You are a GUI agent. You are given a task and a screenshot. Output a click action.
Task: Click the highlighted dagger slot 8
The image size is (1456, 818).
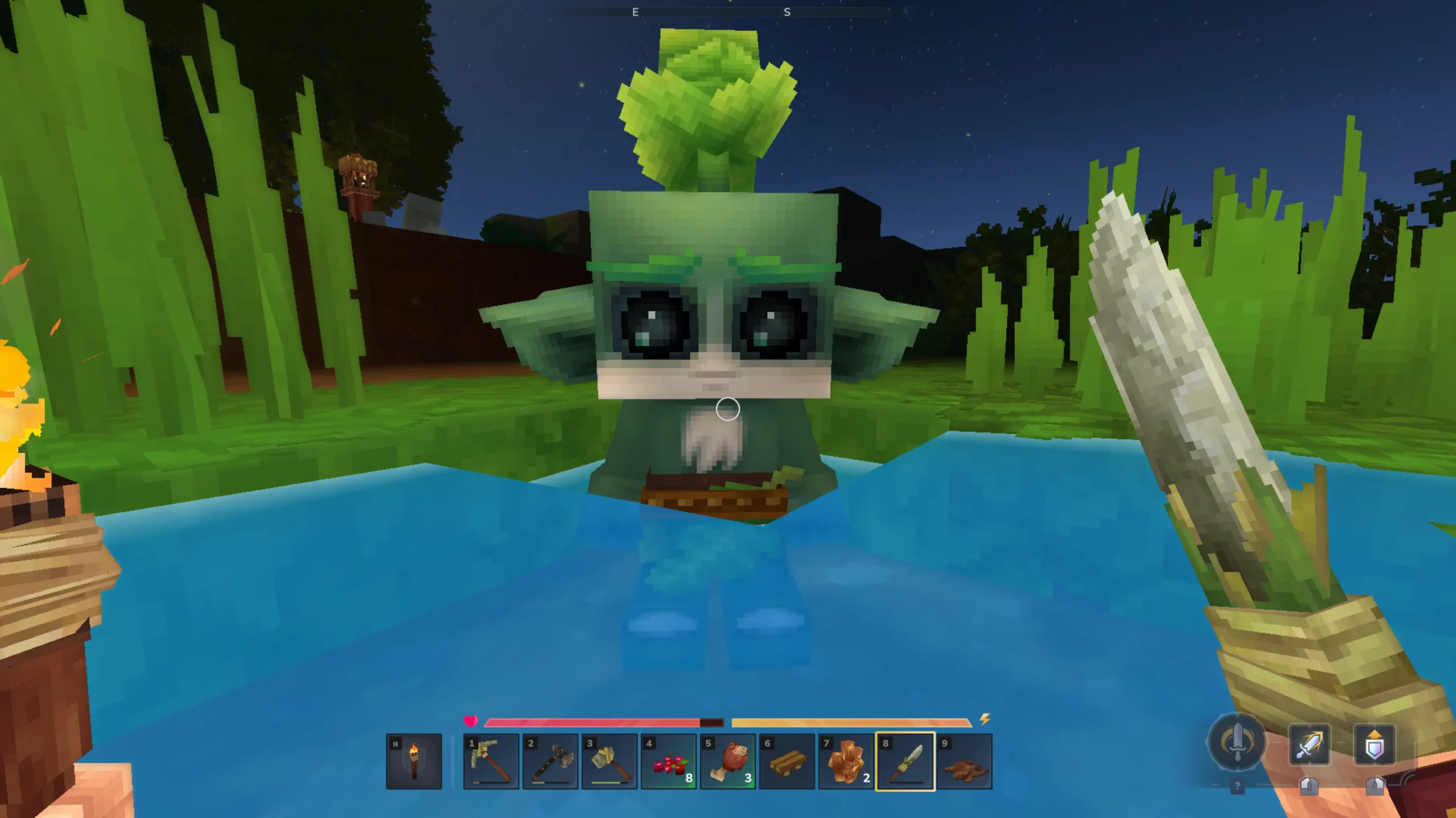[905, 761]
